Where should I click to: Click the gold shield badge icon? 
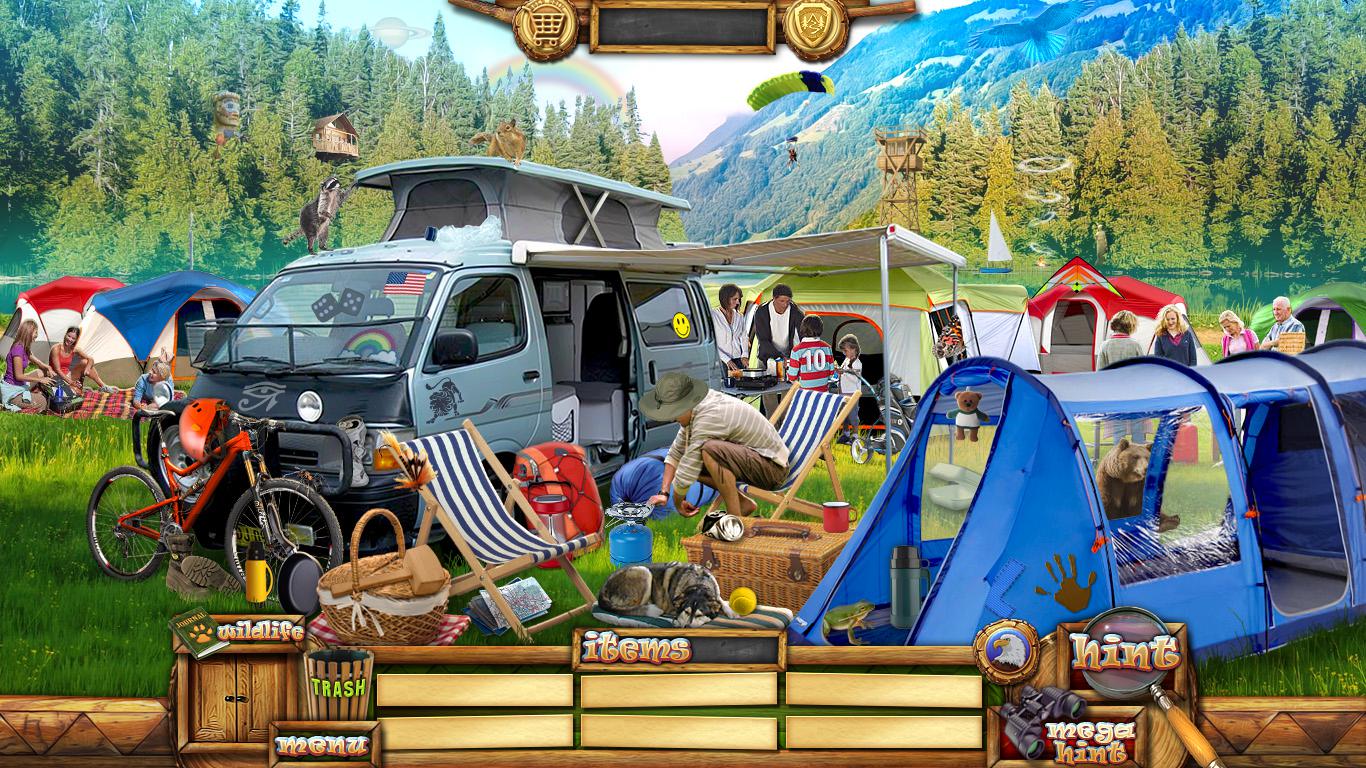(815, 26)
